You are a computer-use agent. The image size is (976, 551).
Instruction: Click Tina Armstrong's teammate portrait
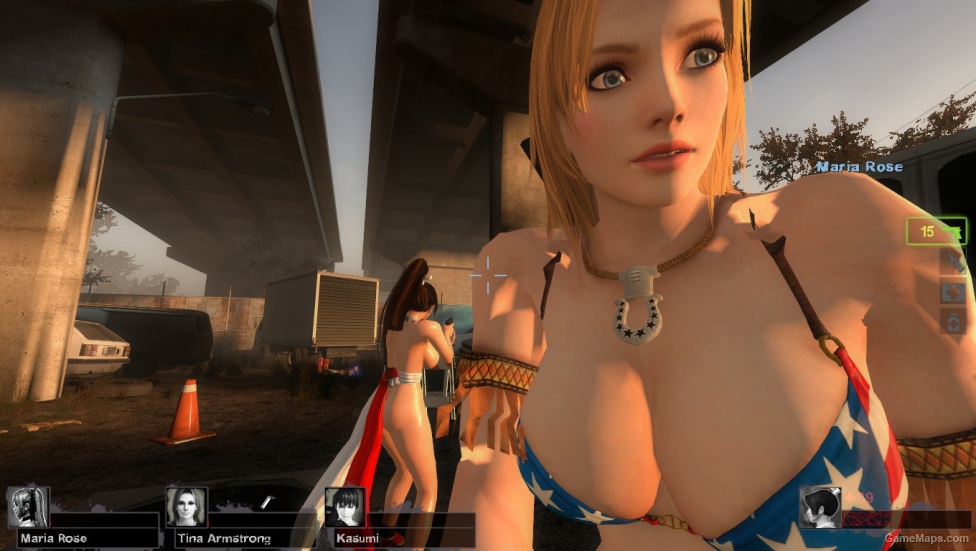coord(186,507)
